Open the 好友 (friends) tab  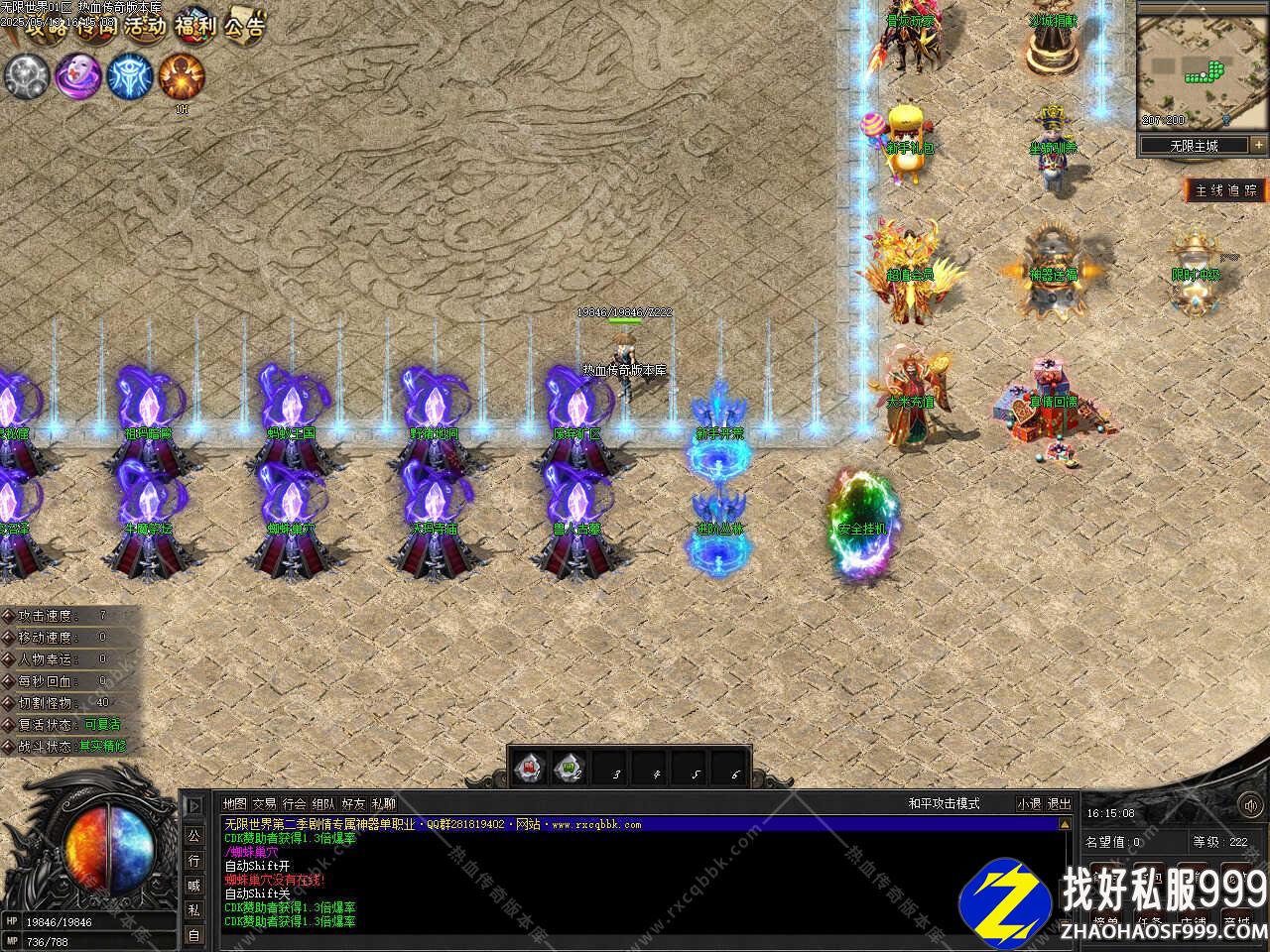(353, 803)
